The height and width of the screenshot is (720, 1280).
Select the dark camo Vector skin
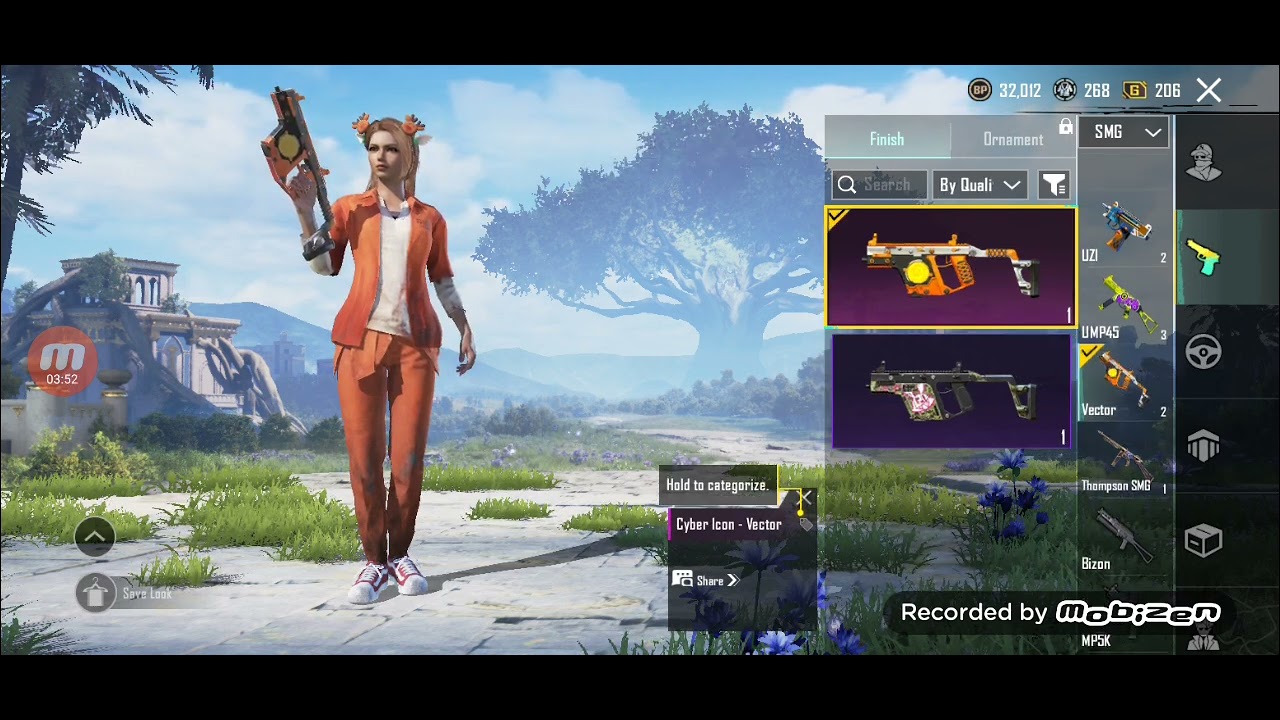pyautogui.click(x=950, y=391)
